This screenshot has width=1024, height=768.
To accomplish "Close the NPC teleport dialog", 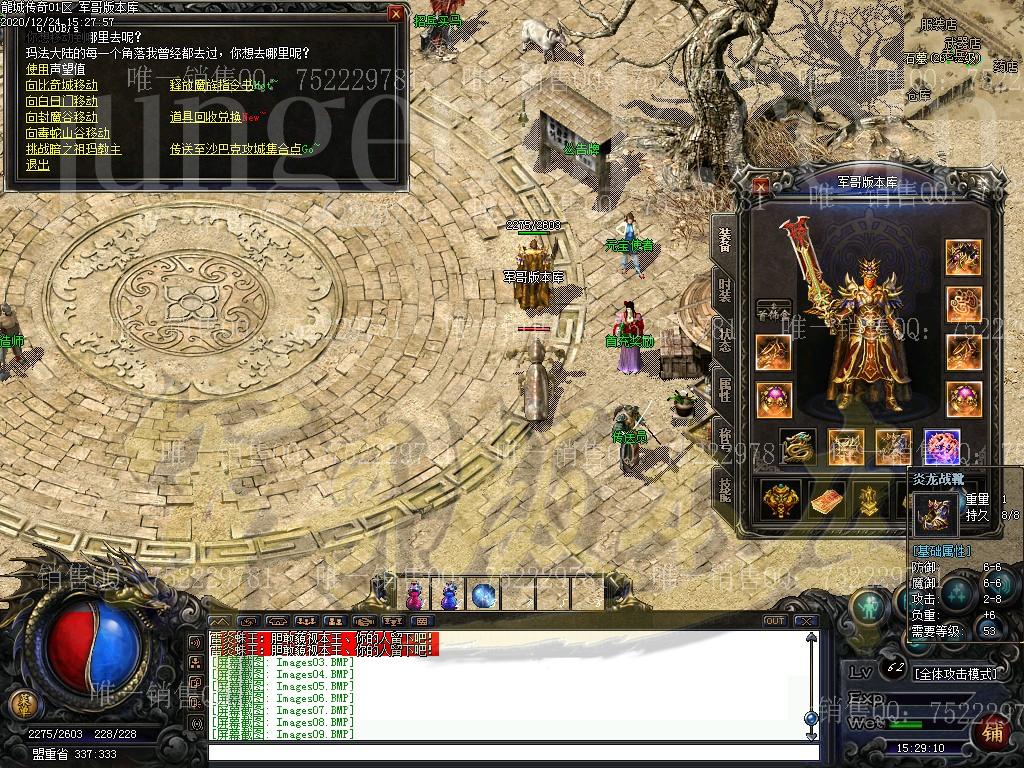I will click(x=396, y=14).
